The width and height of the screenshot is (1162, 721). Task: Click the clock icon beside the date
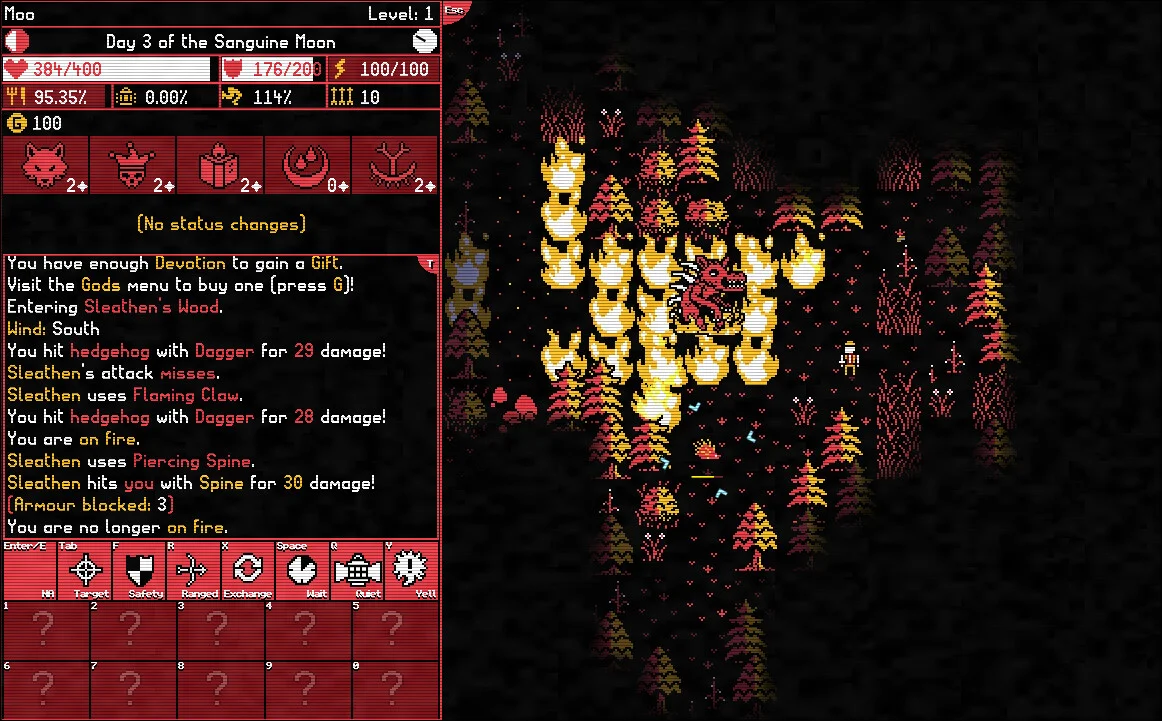tap(425, 41)
